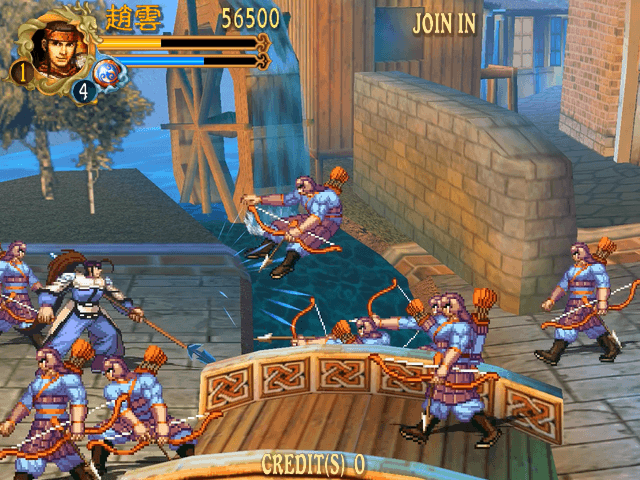Click the JOIN IN player two prompt
This screenshot has height=480, width=640.
[445, 23]
